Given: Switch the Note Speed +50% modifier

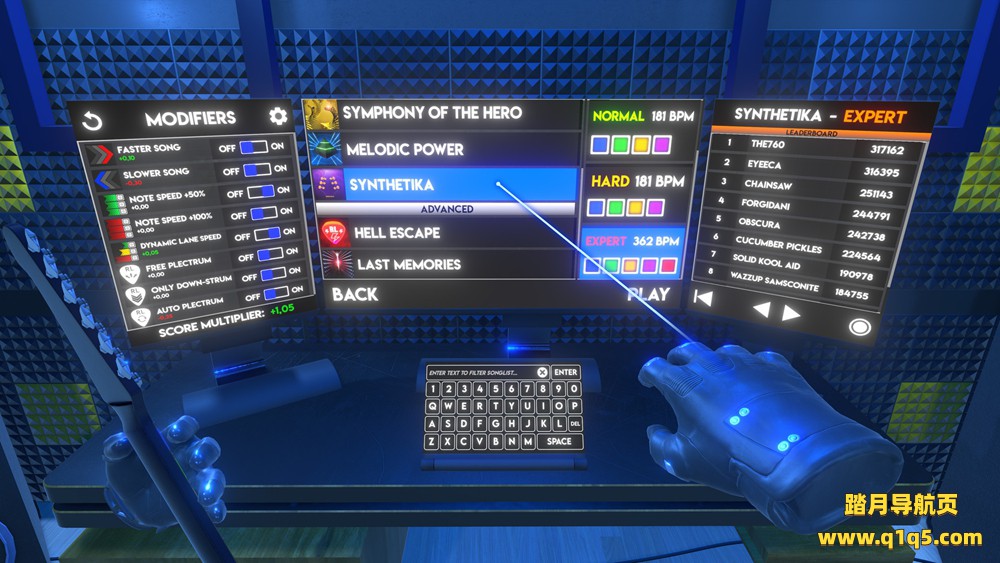Looking at the screenshot, I should pos(261,192).
